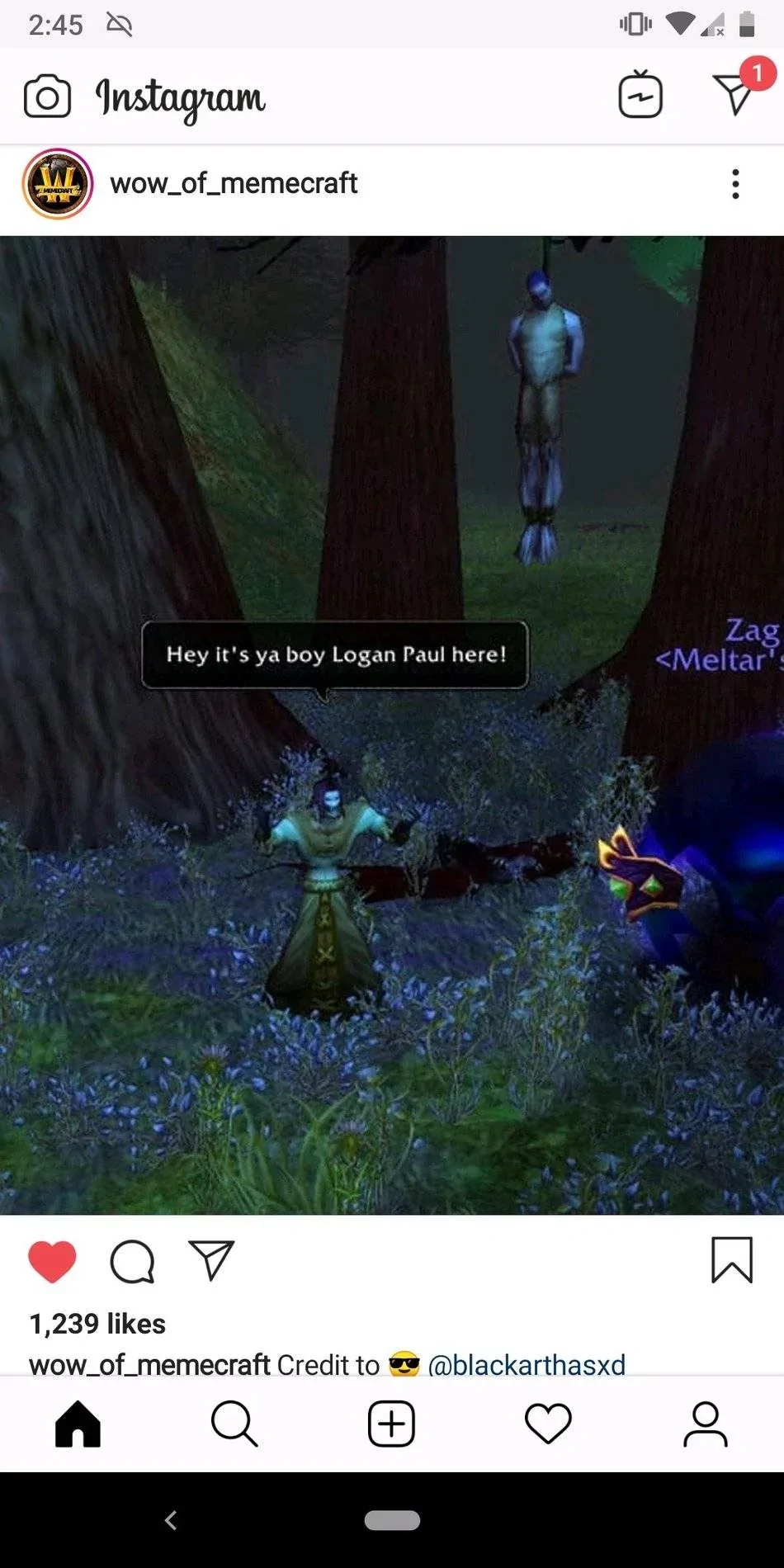Open the Instagram direct messages inbox
This screenshot has height=1568, width=784.
(734, 94)
